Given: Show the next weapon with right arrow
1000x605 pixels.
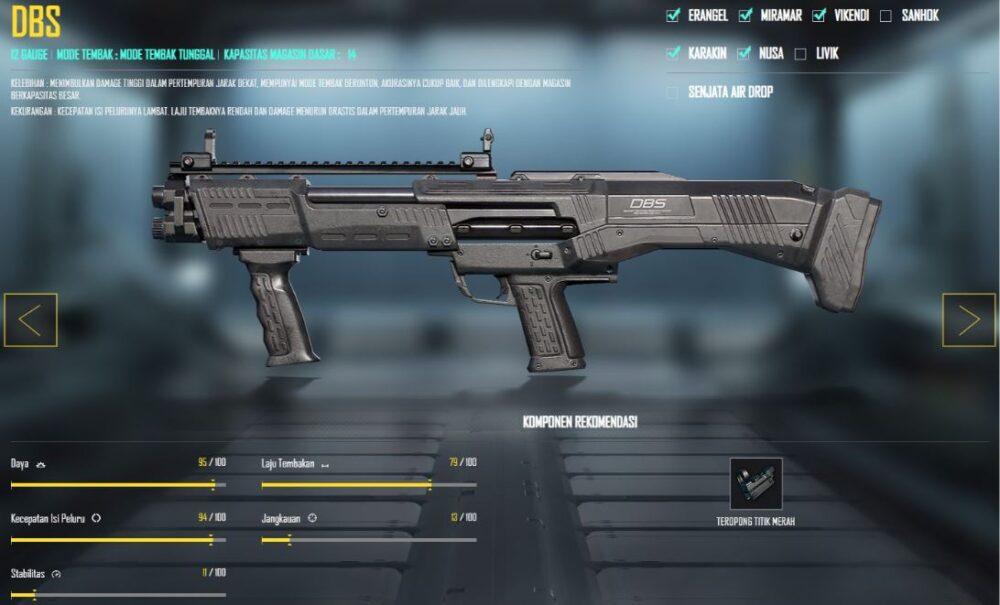Looking at the screenshot, I should [968, 320].
